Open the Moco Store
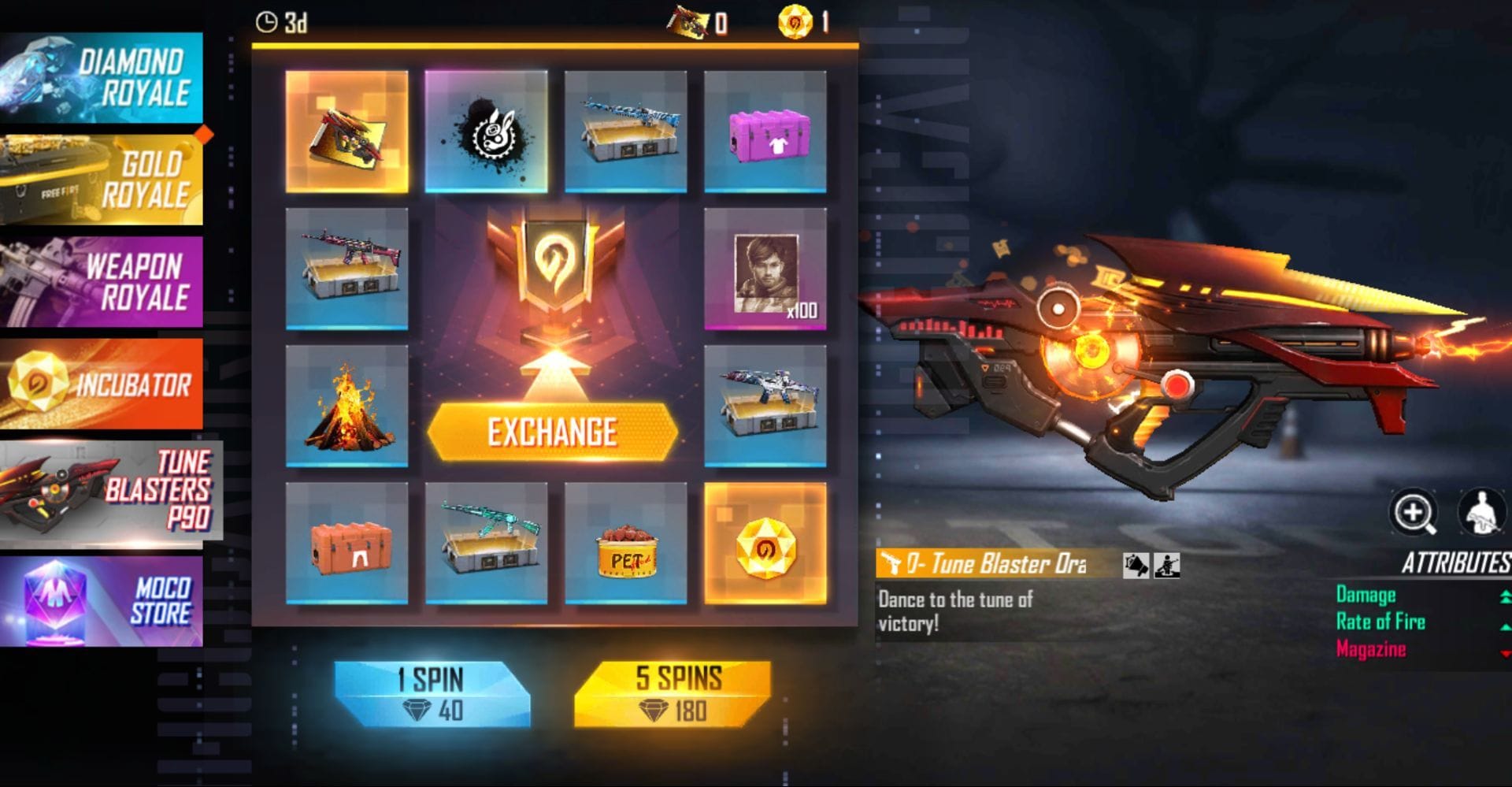This screenshot has width=1512, height=787. coord(101,600)
